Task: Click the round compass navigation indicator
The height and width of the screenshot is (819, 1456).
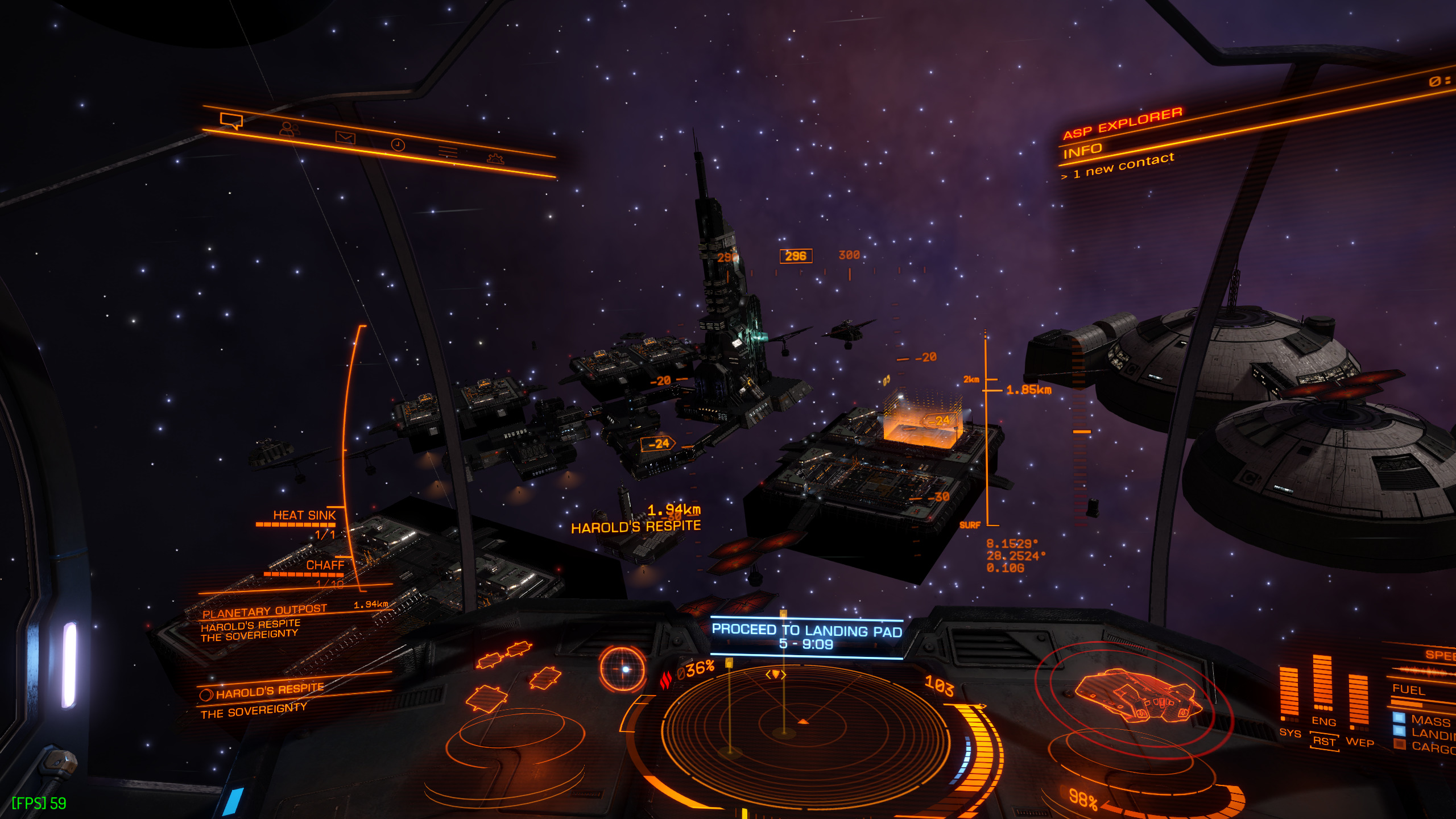Action: pos(623,669)
